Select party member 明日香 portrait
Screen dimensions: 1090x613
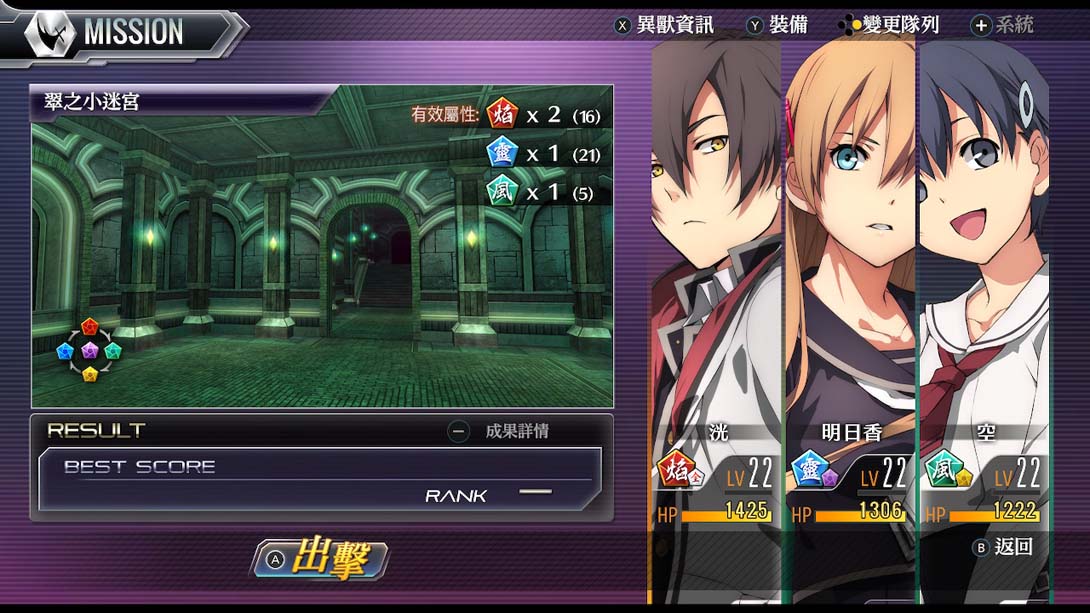click(850, 250)
